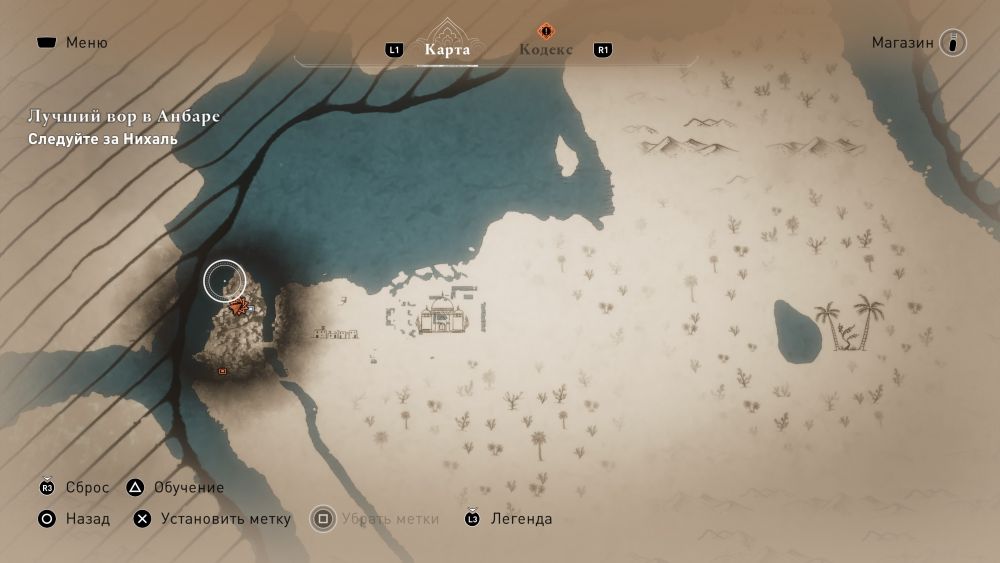The image size is (1000, 563).
Task: Open the Обучение tutorial
Action: (x=176, y=488)
